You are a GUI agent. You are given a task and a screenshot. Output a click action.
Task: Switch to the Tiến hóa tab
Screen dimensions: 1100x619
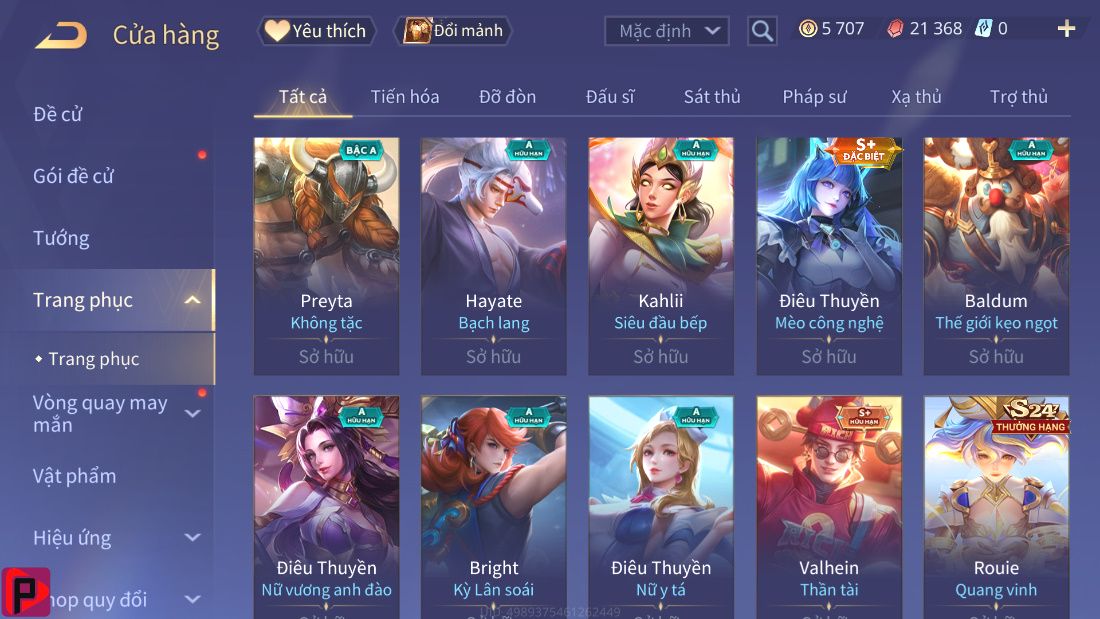click(x=405, y=97)
